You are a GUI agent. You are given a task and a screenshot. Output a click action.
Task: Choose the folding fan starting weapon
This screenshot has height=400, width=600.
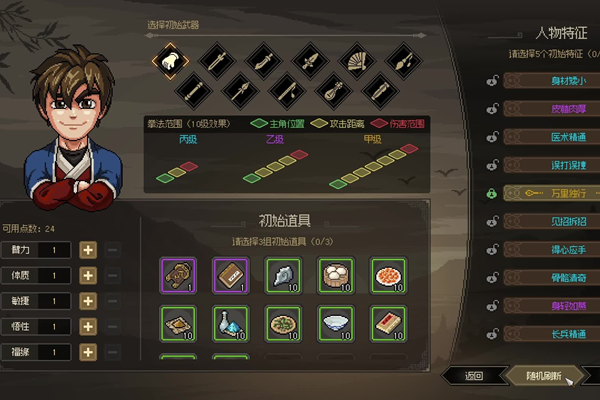coord(355,60)
